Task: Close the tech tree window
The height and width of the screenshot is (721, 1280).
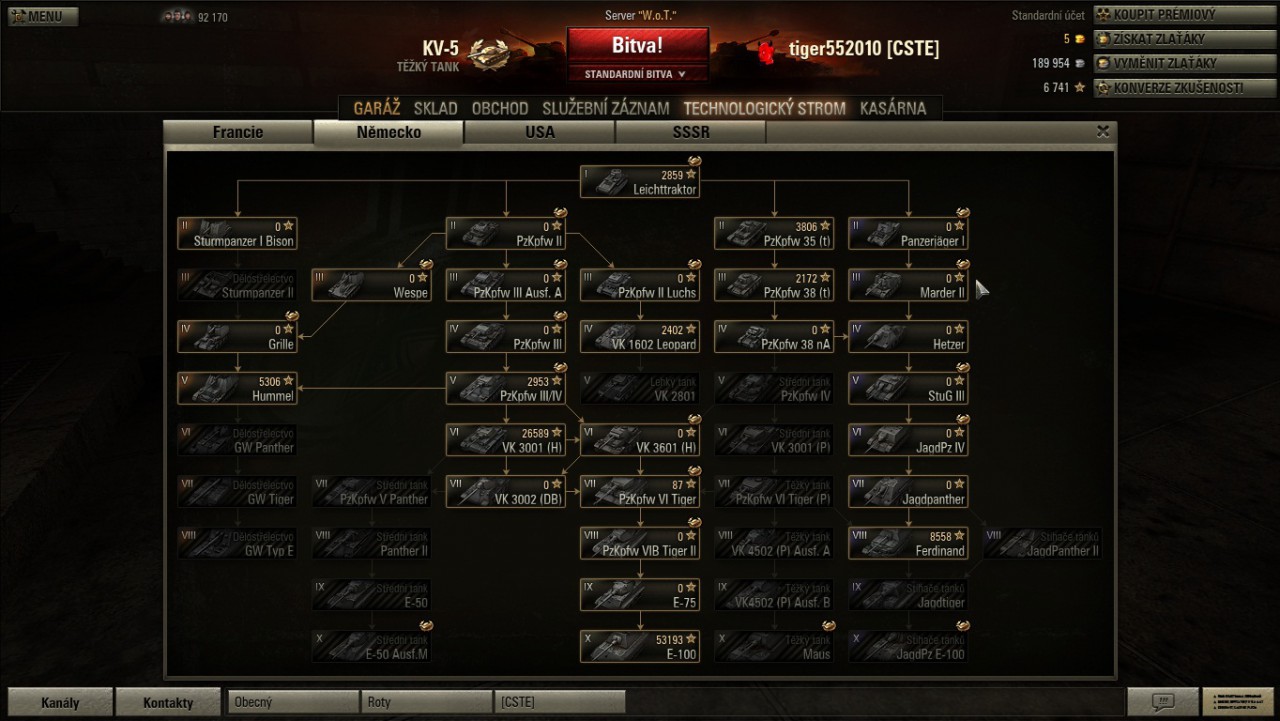Action: click(x=1103, y=131)
